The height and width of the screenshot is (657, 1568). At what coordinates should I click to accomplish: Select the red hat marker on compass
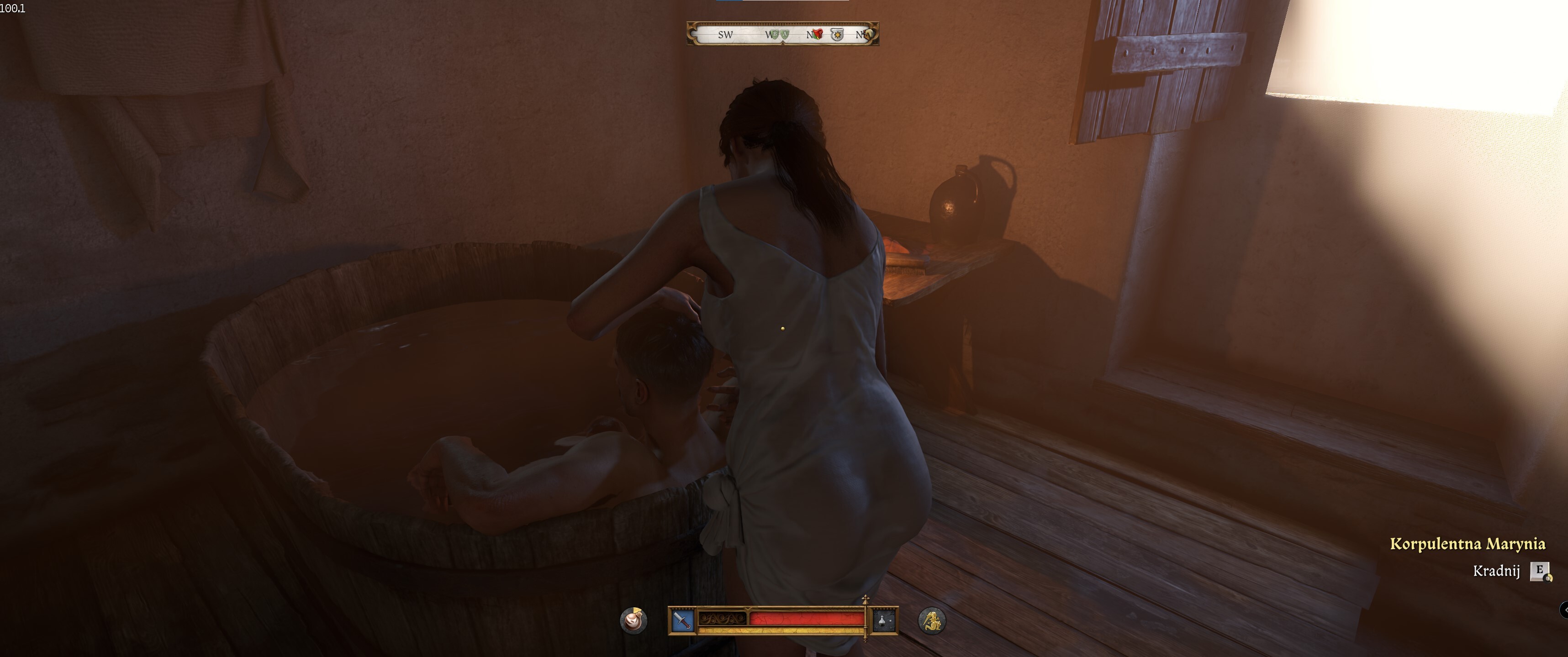coord(818,34)
